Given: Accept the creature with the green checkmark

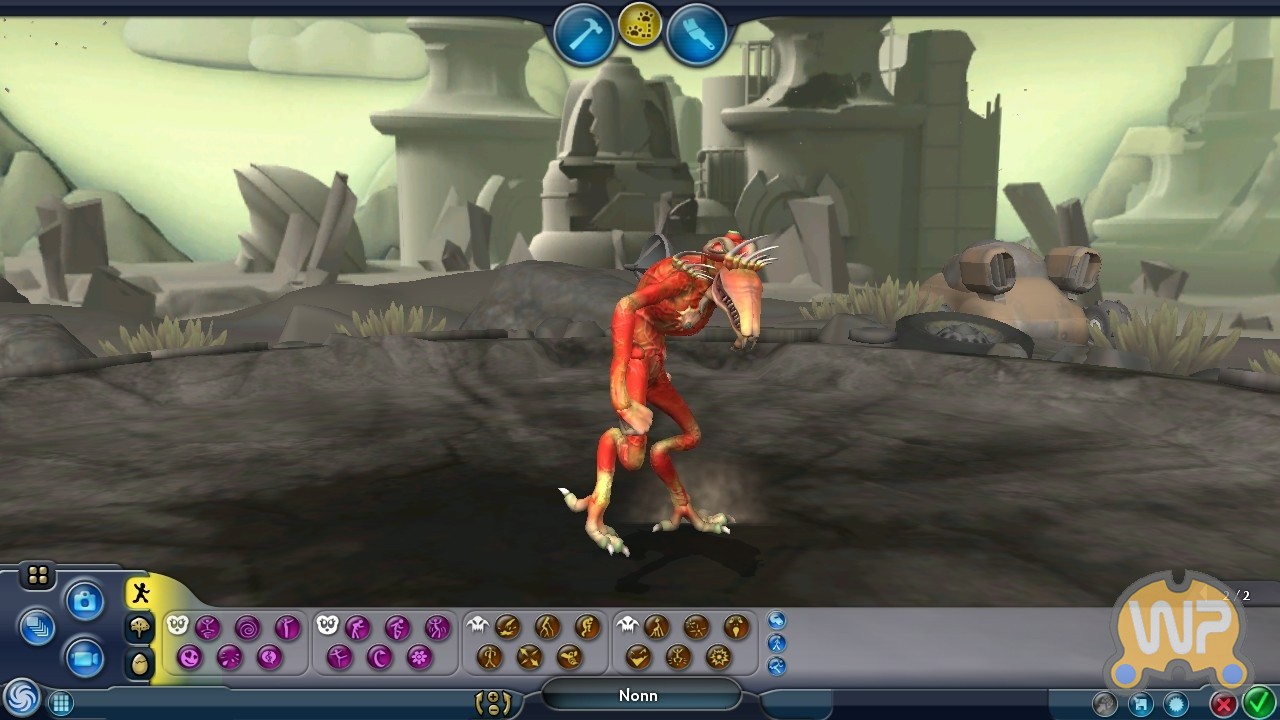Looking at the screenshot, I should click(x=1257, y=704).
